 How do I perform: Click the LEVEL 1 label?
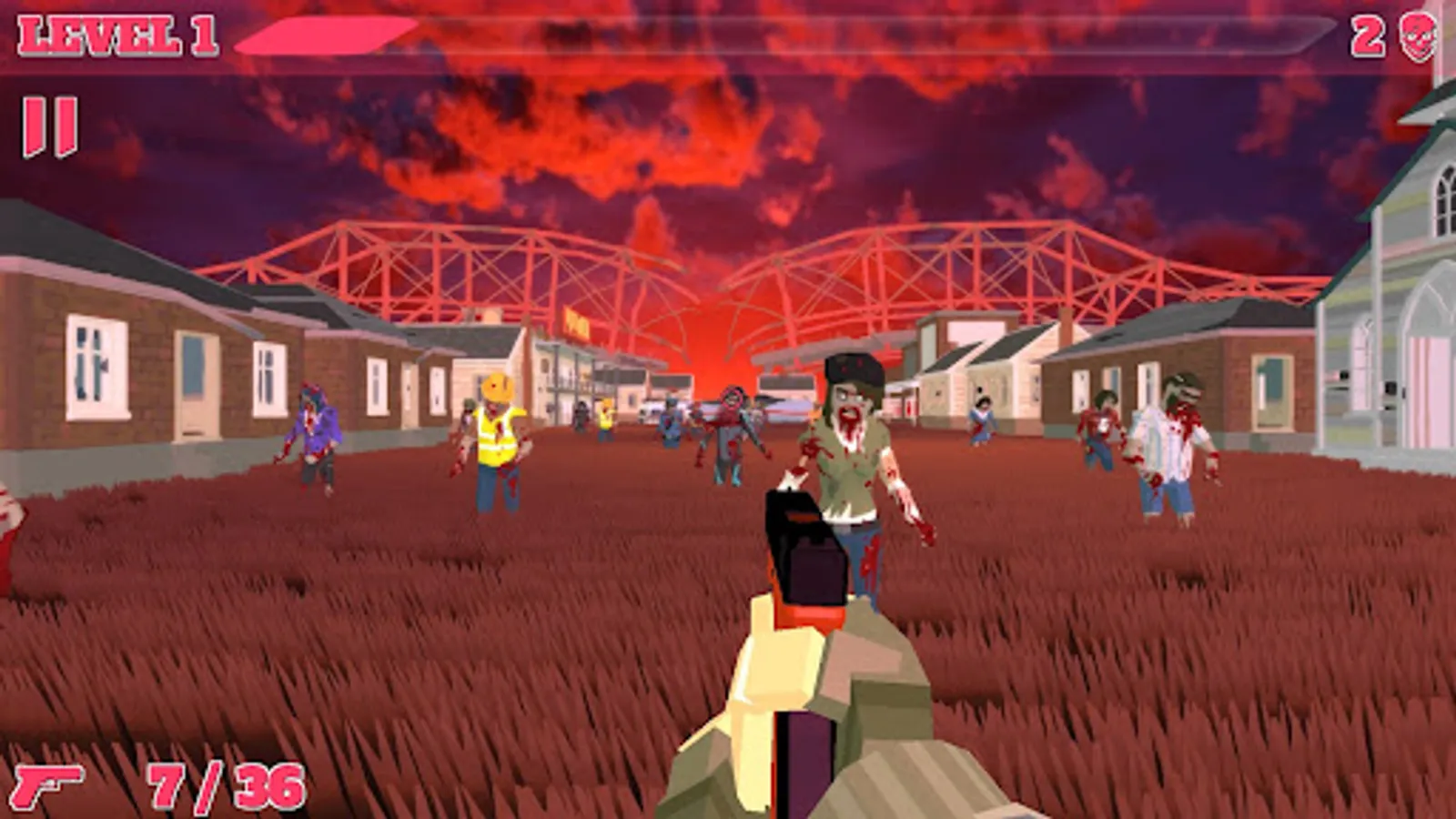118,35
